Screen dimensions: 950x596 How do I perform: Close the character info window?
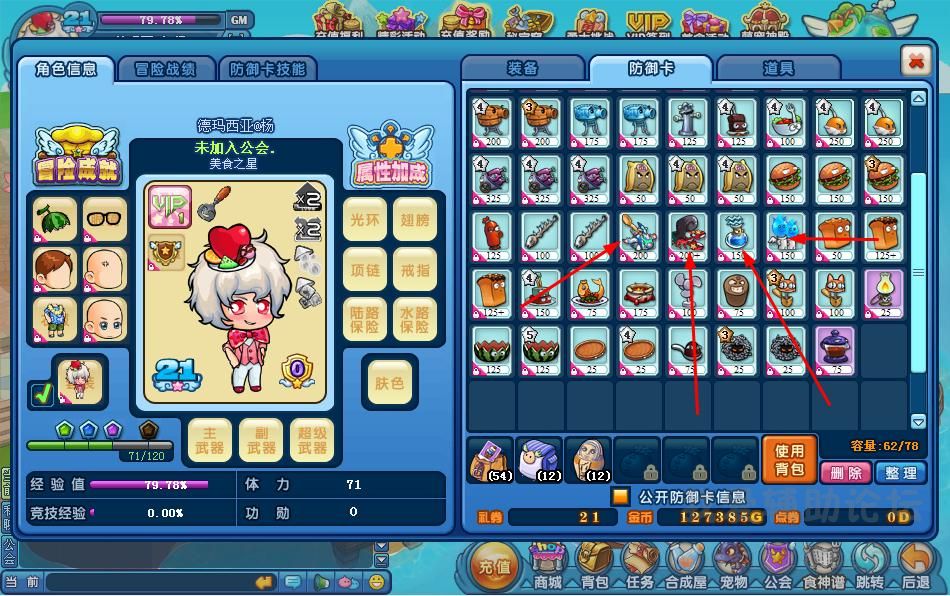[916, 61]
